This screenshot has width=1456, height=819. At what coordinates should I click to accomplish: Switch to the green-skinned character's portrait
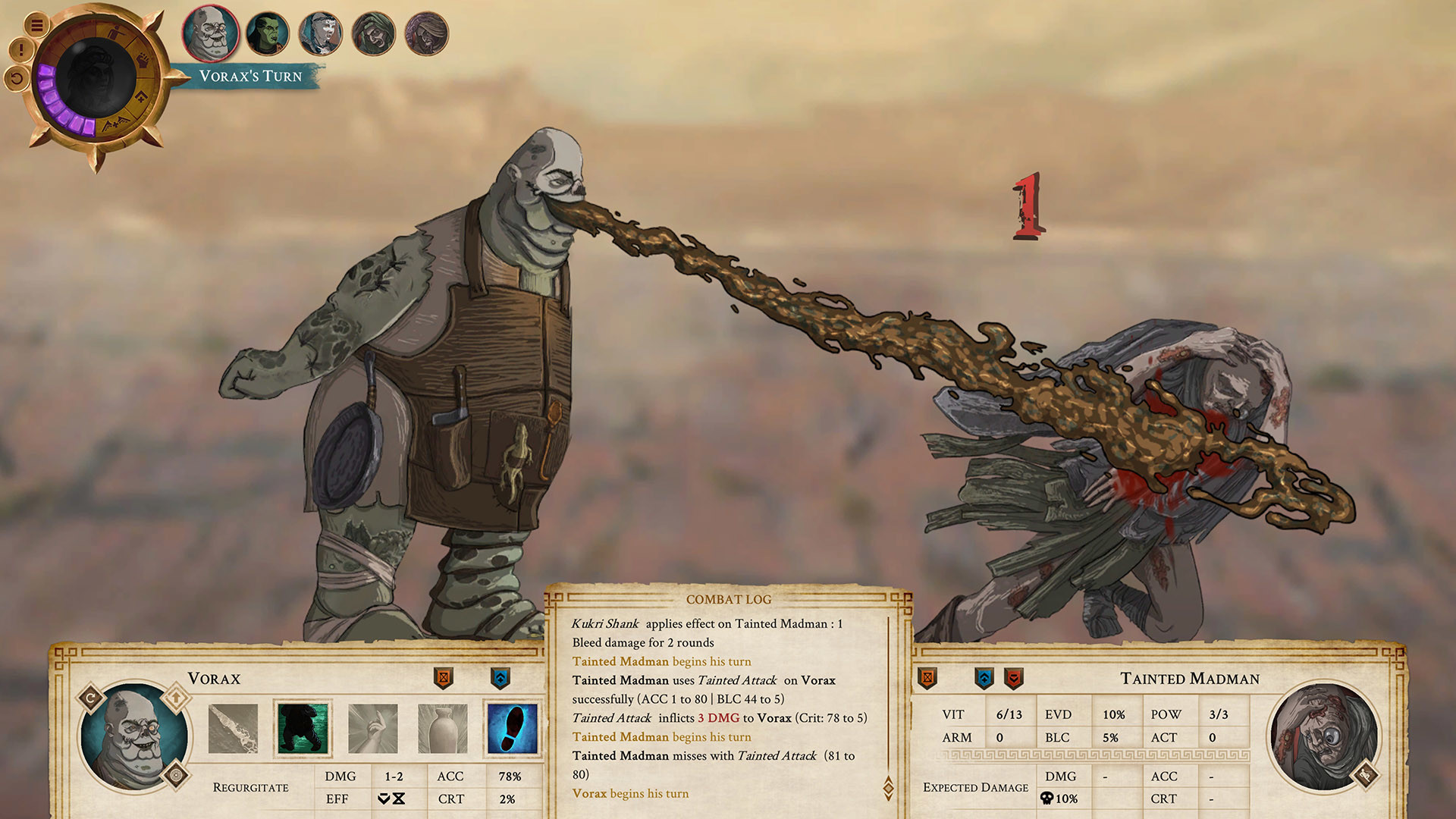tap(267, 33)
